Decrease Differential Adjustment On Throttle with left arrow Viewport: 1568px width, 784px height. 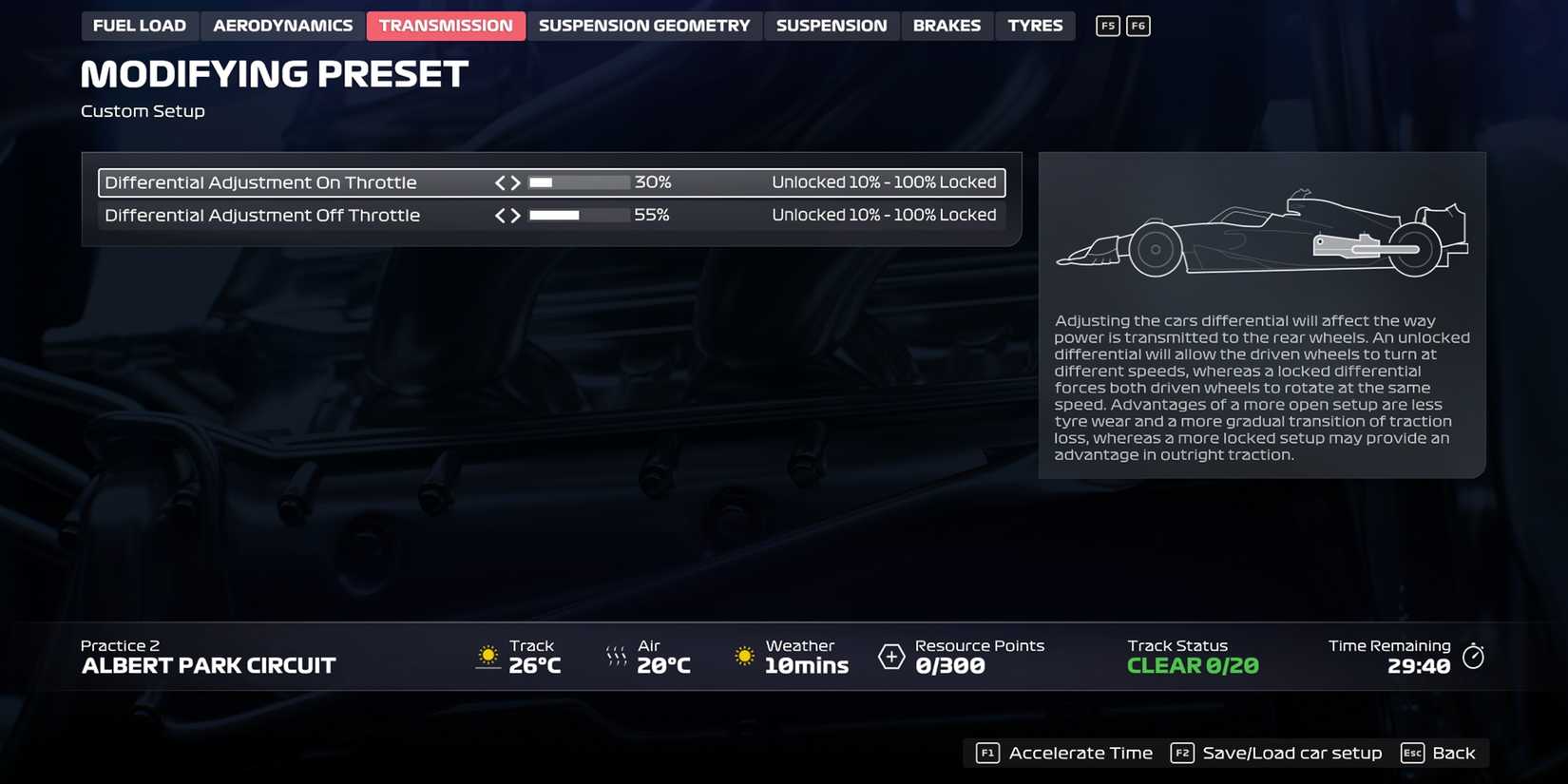click(502, 182)
